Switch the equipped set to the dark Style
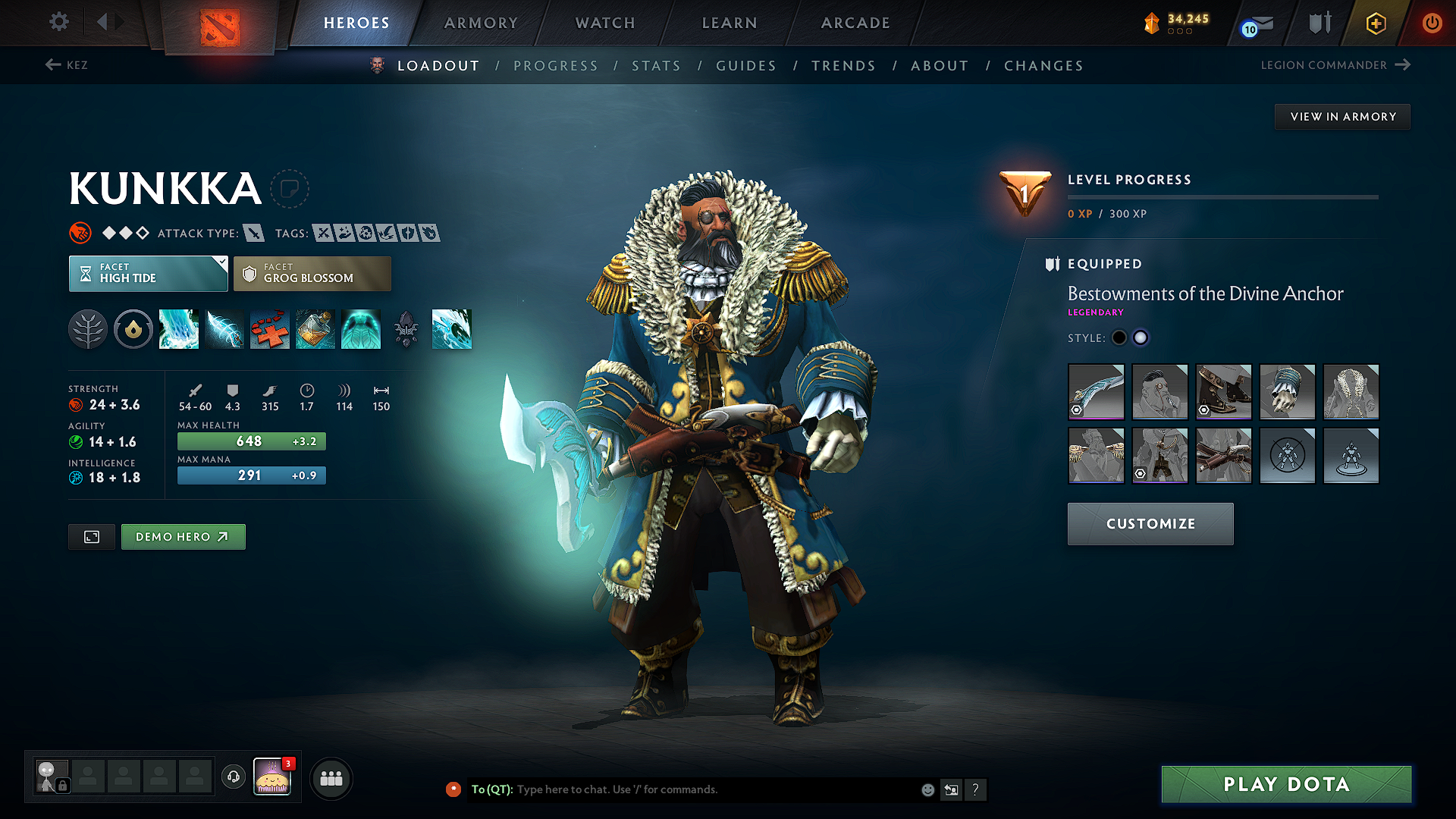The width and height of the screenshot is (1456, 819). (x=1119, y=337)
